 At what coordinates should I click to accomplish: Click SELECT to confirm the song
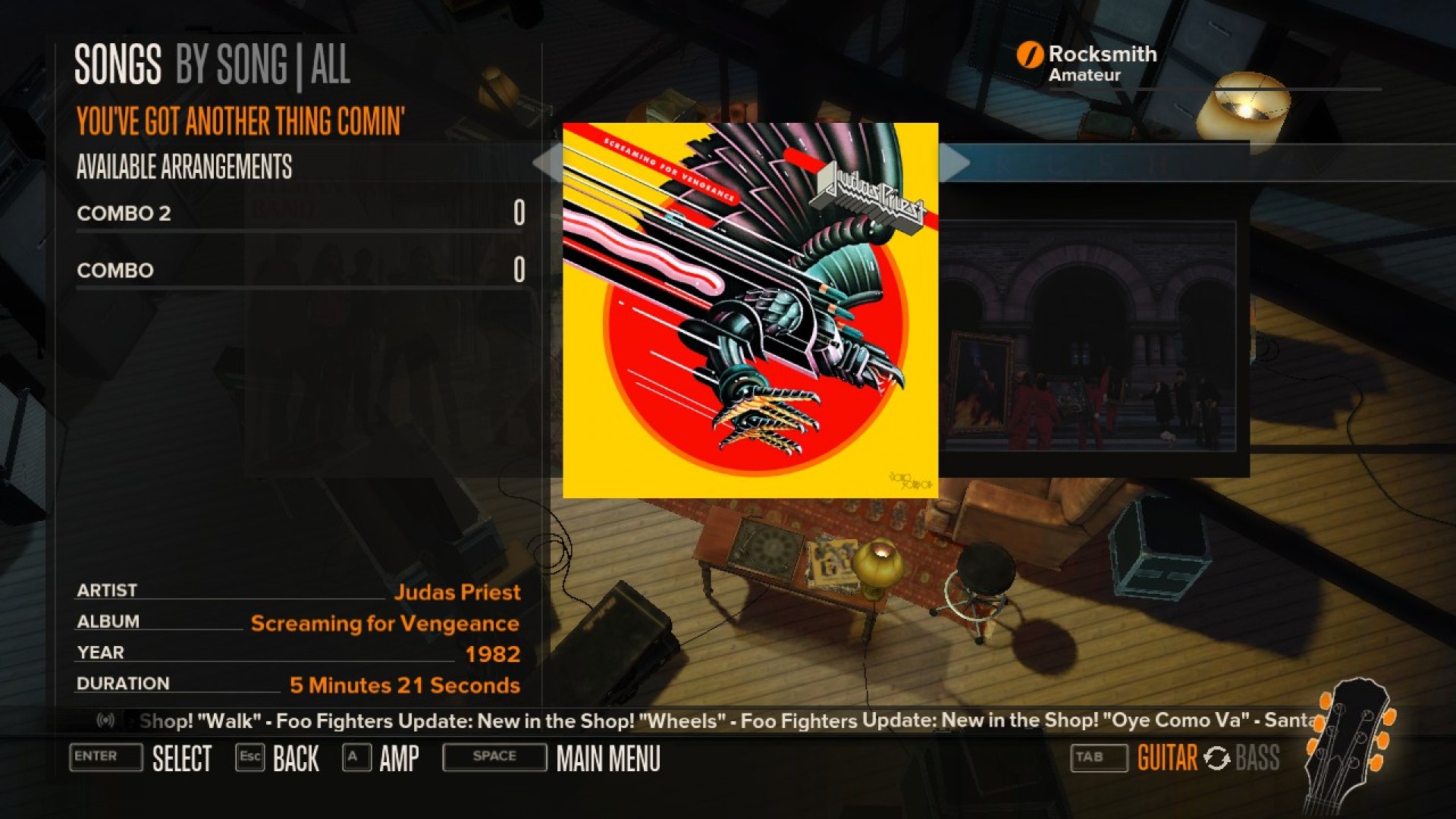pyautogui.click(x=182, y=758)
